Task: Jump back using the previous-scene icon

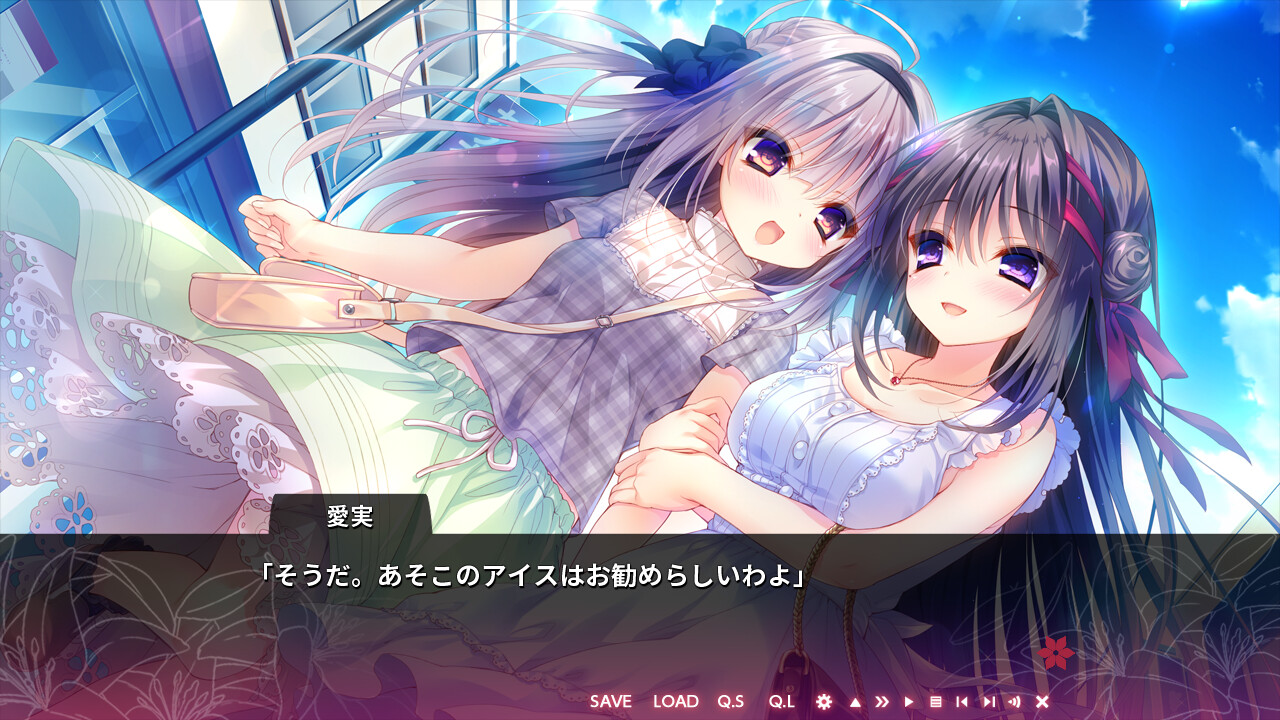Action: pos(960,702)
